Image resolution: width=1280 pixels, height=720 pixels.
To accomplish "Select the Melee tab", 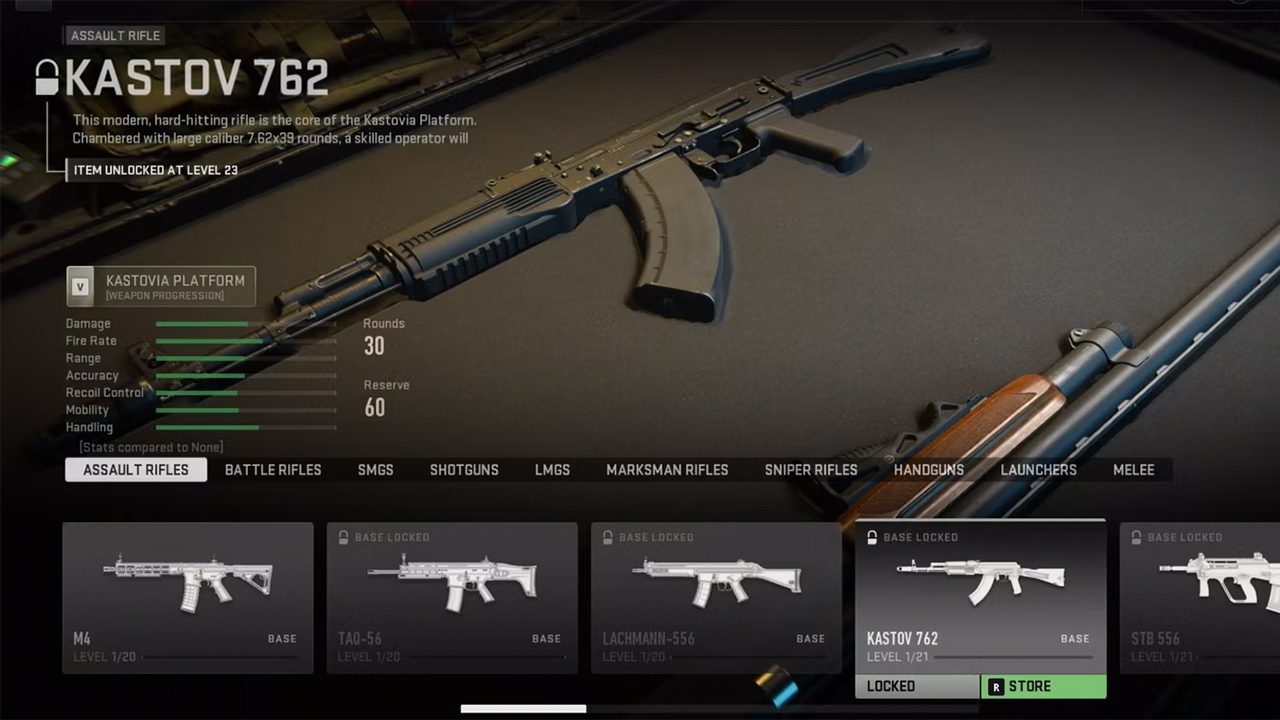I will point(1134,470).
